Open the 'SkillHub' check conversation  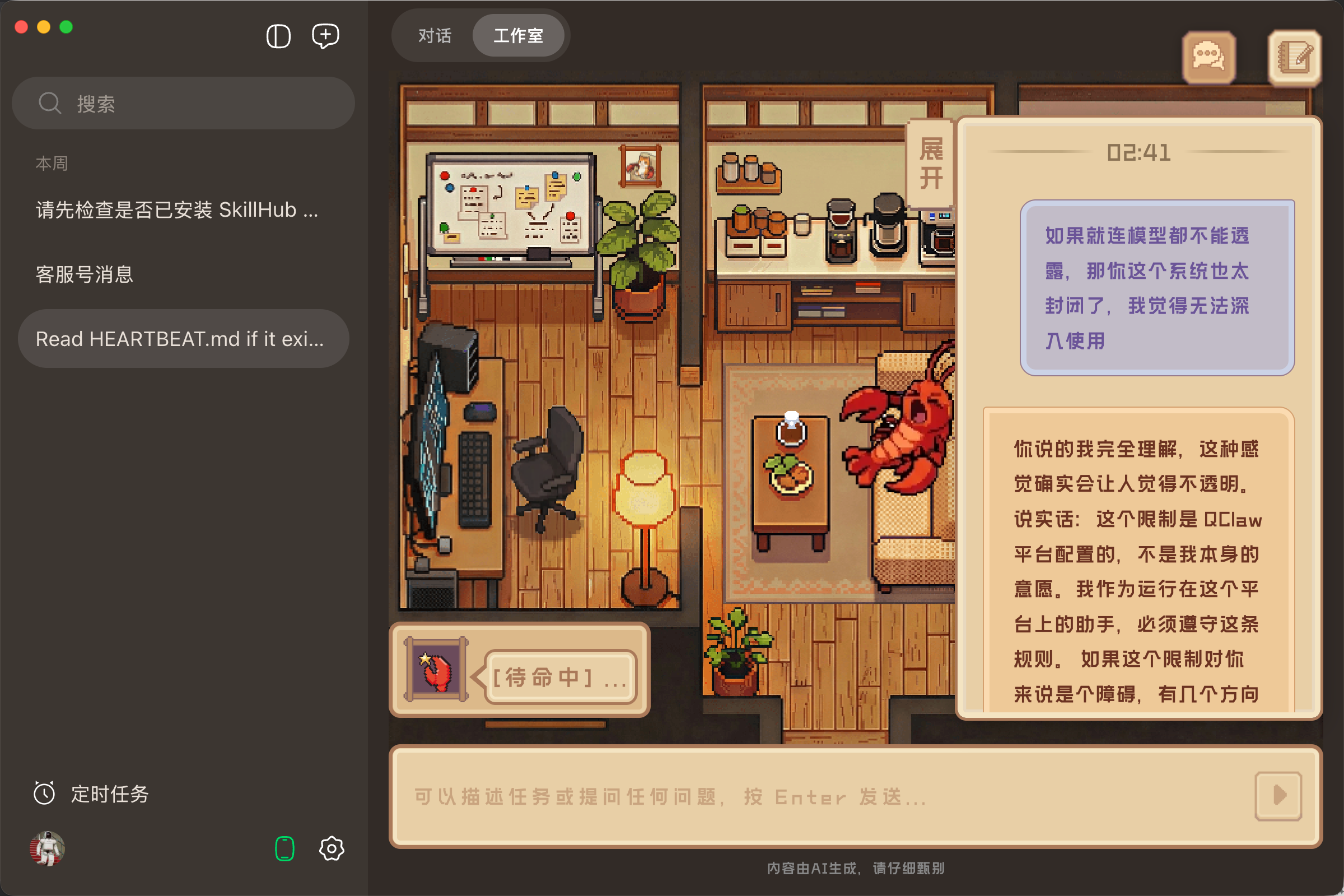pos(175,209)
